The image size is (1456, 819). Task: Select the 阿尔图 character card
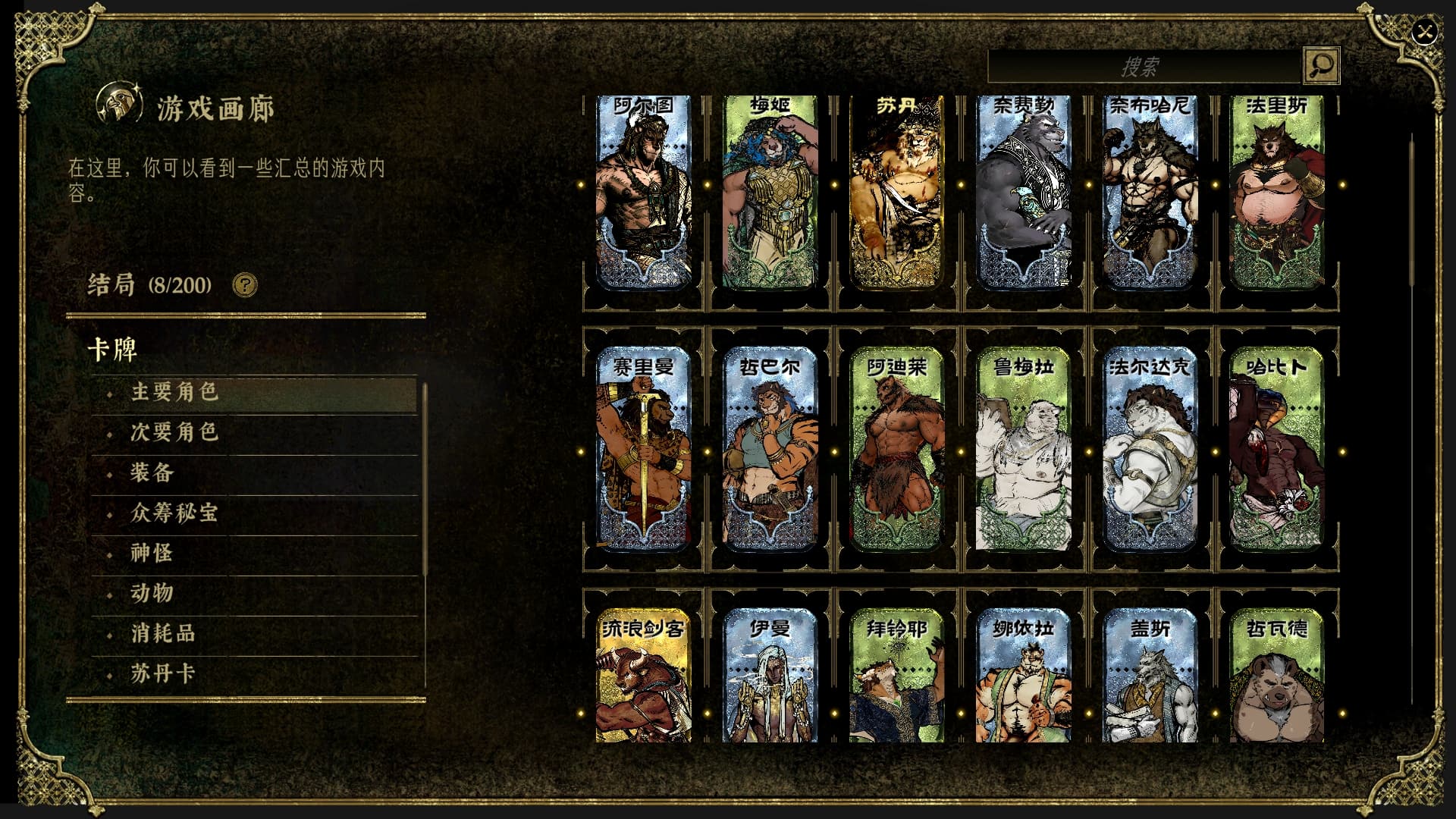pyautogui.click(x=643, y=192)
